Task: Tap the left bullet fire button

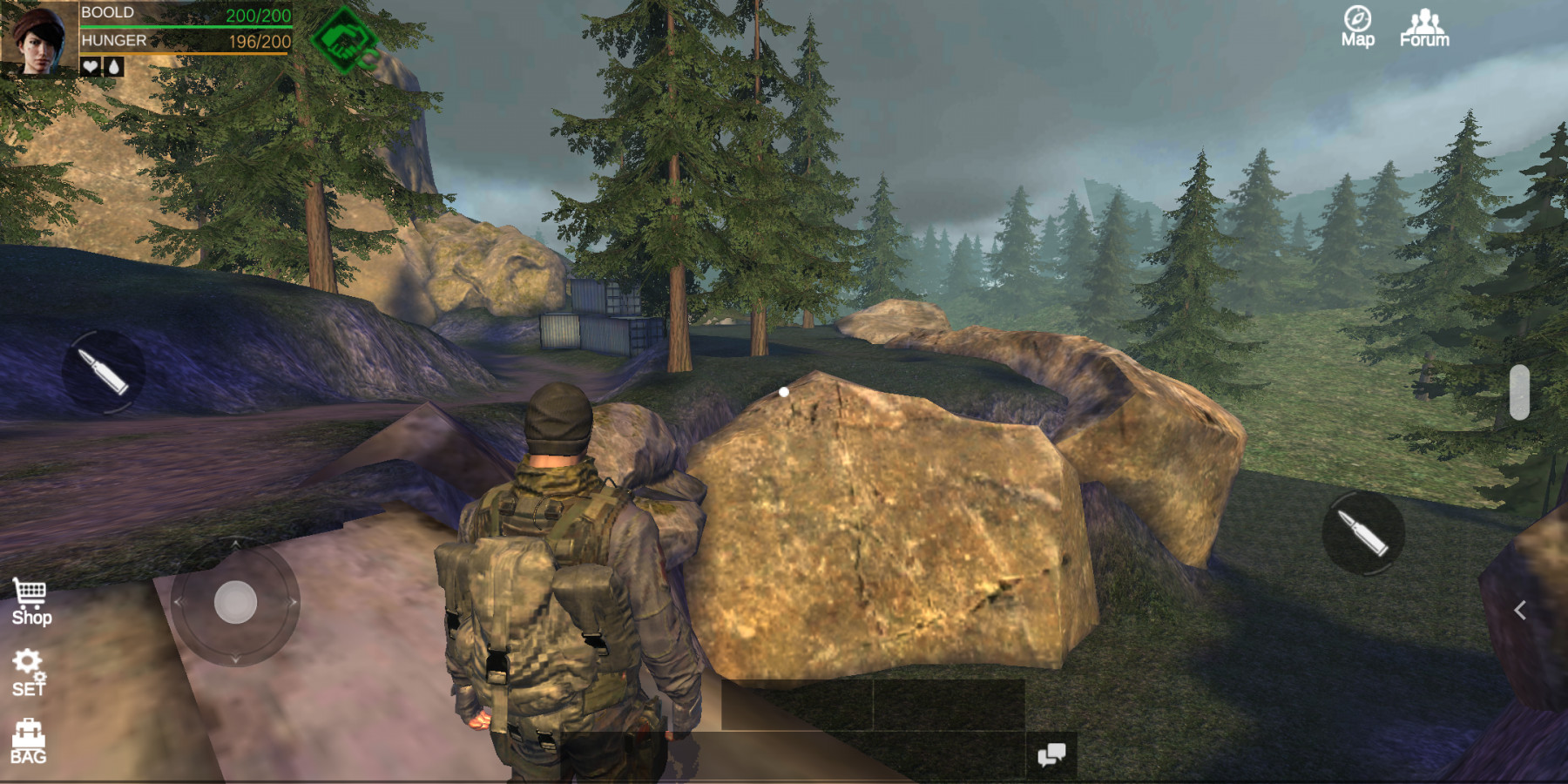Action: click(x=104, y=372)
